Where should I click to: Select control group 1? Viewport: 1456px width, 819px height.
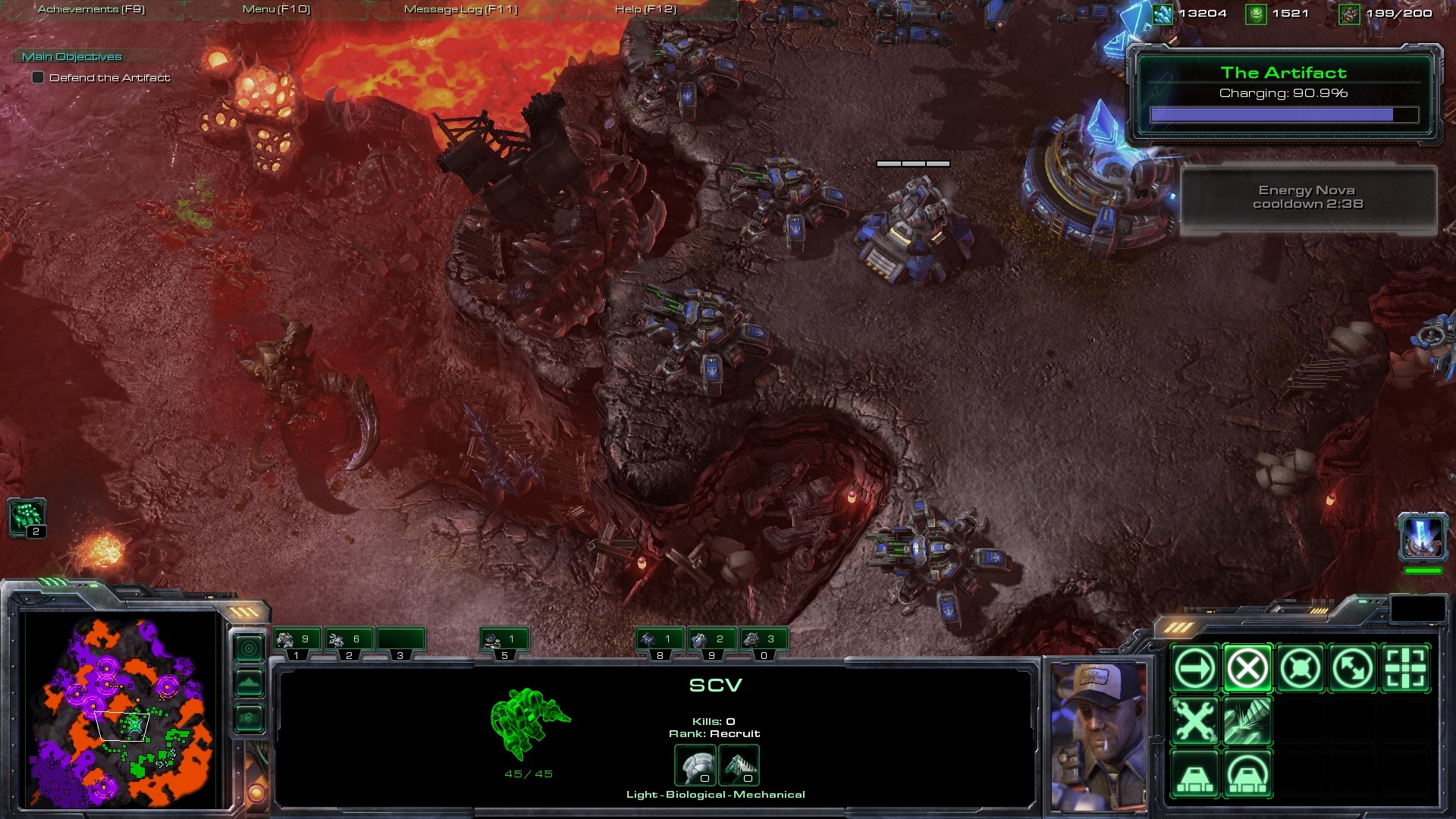[x=297, y=642]
